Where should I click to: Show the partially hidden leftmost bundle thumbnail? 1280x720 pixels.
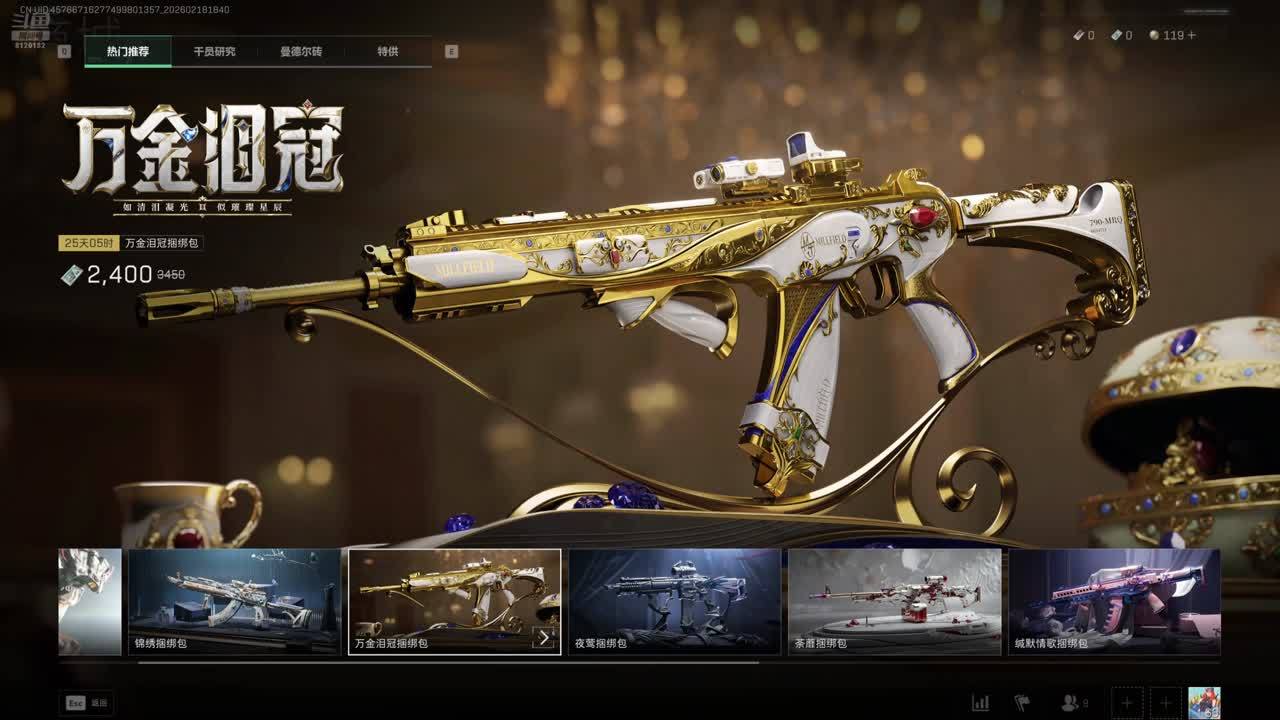tap(90, 601)
